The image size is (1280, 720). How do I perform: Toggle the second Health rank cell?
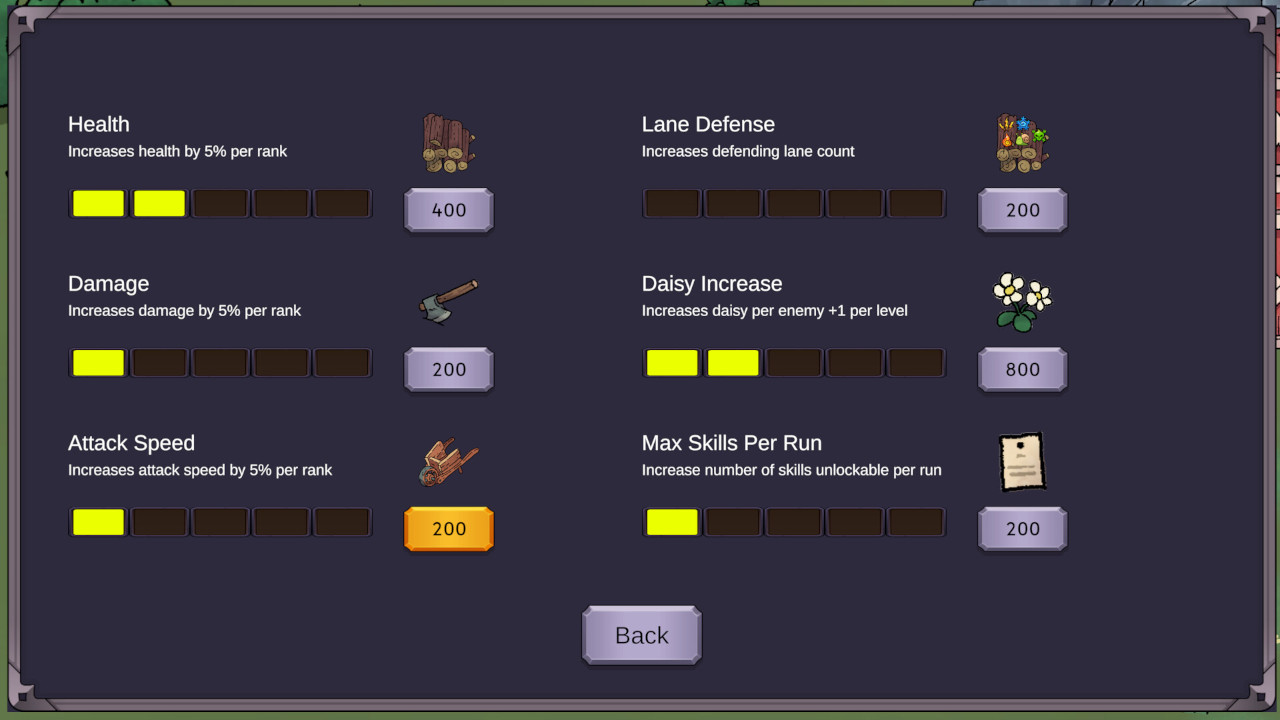(159, 203)
